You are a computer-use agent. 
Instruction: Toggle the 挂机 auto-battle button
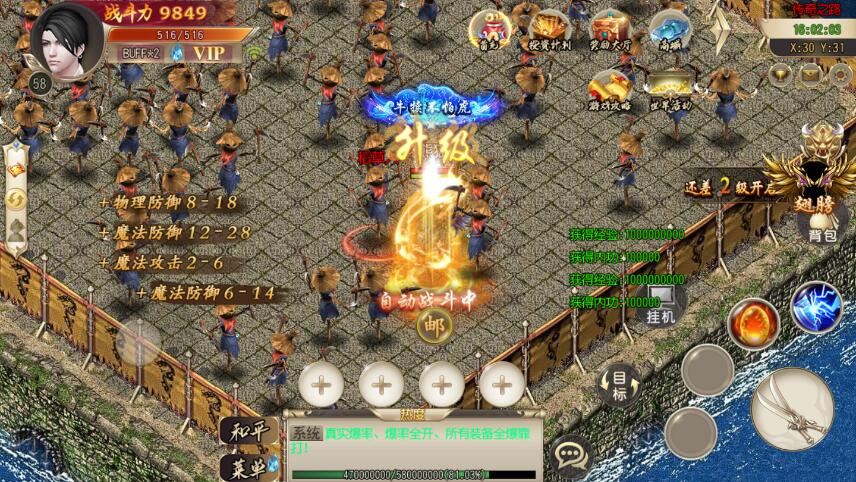(x=660, y=306)
